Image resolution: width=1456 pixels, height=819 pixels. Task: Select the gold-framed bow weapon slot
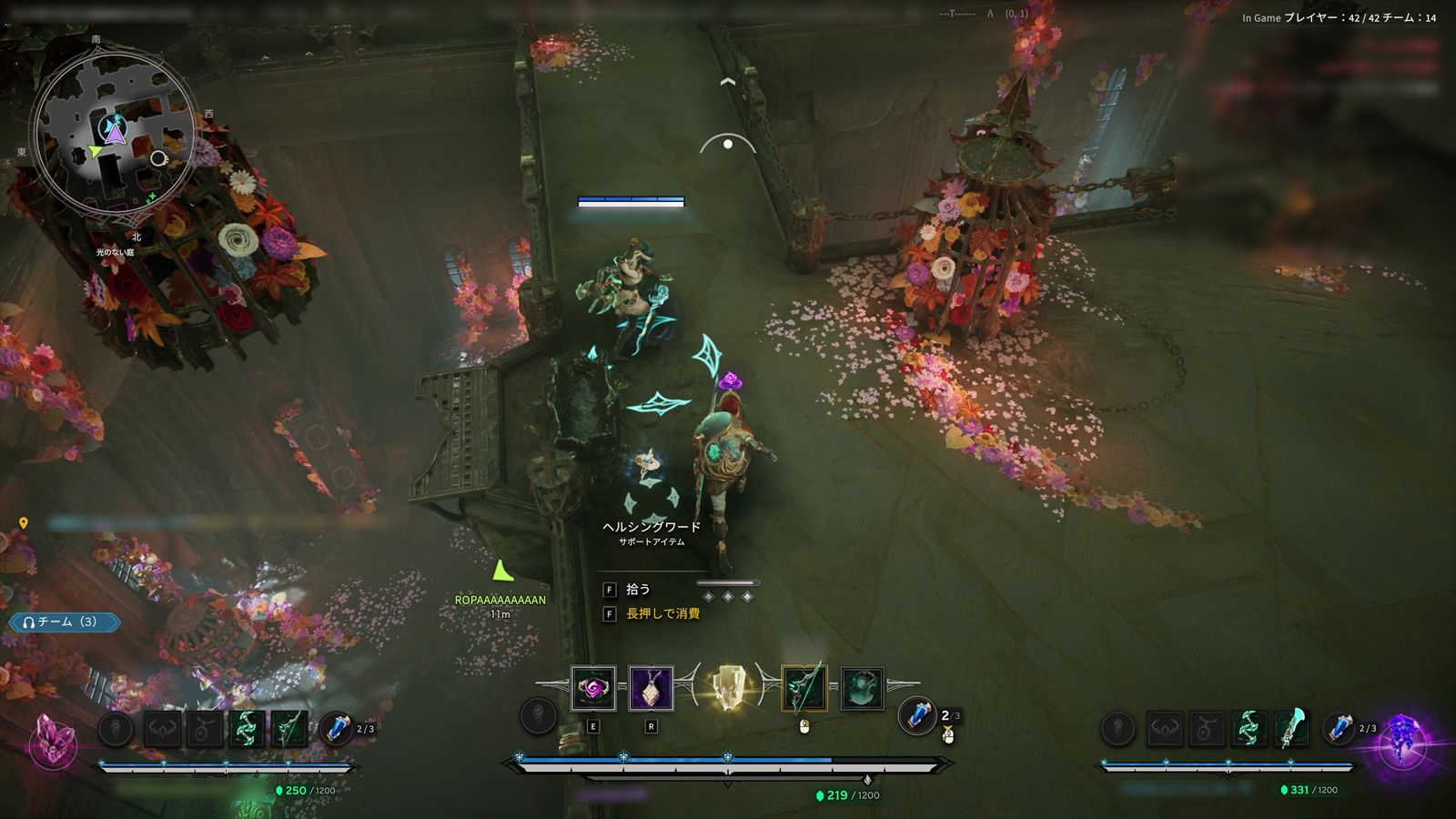click(x=804, y=689)
